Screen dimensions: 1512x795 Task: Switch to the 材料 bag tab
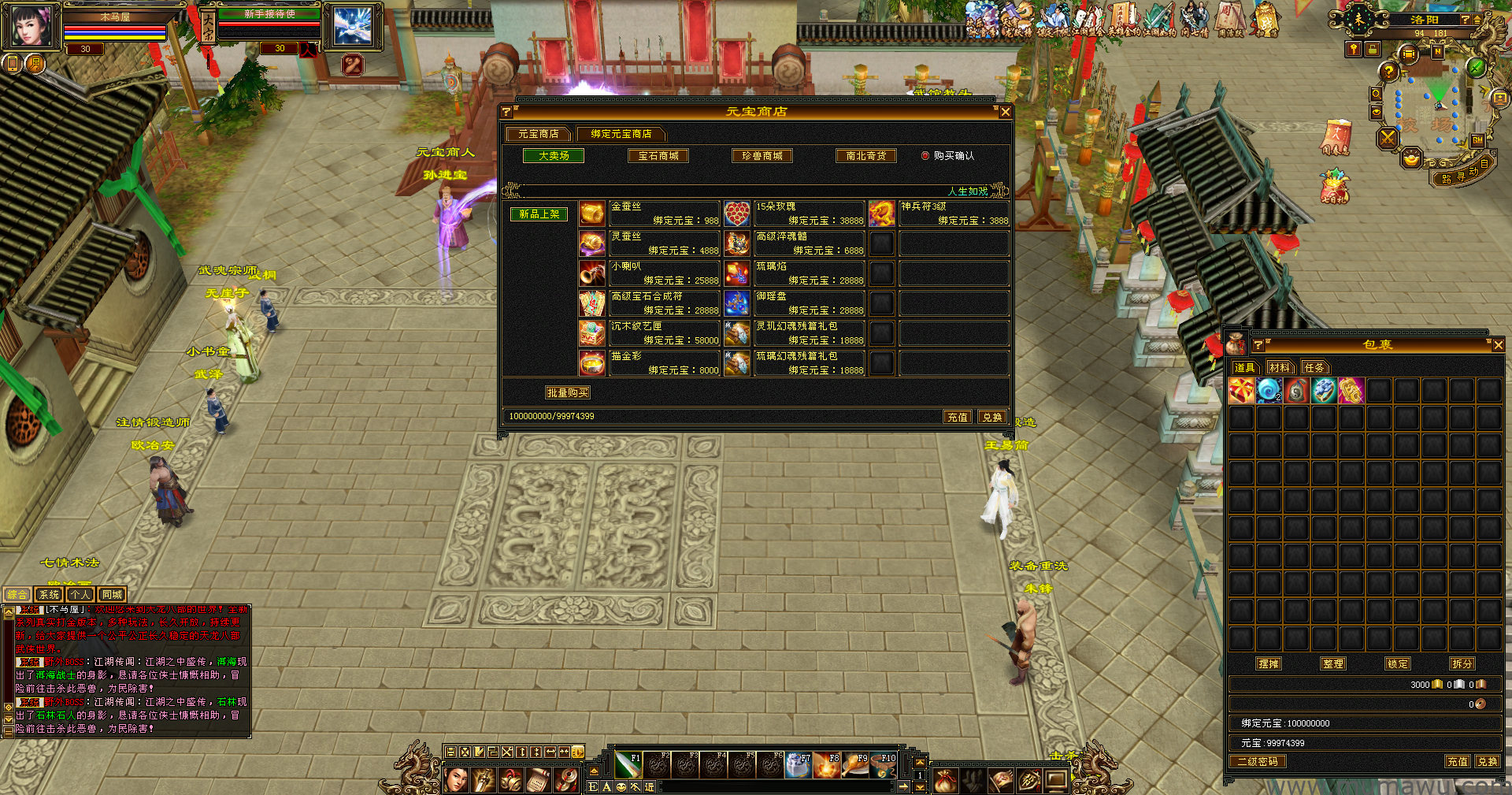coord(1280,367)
